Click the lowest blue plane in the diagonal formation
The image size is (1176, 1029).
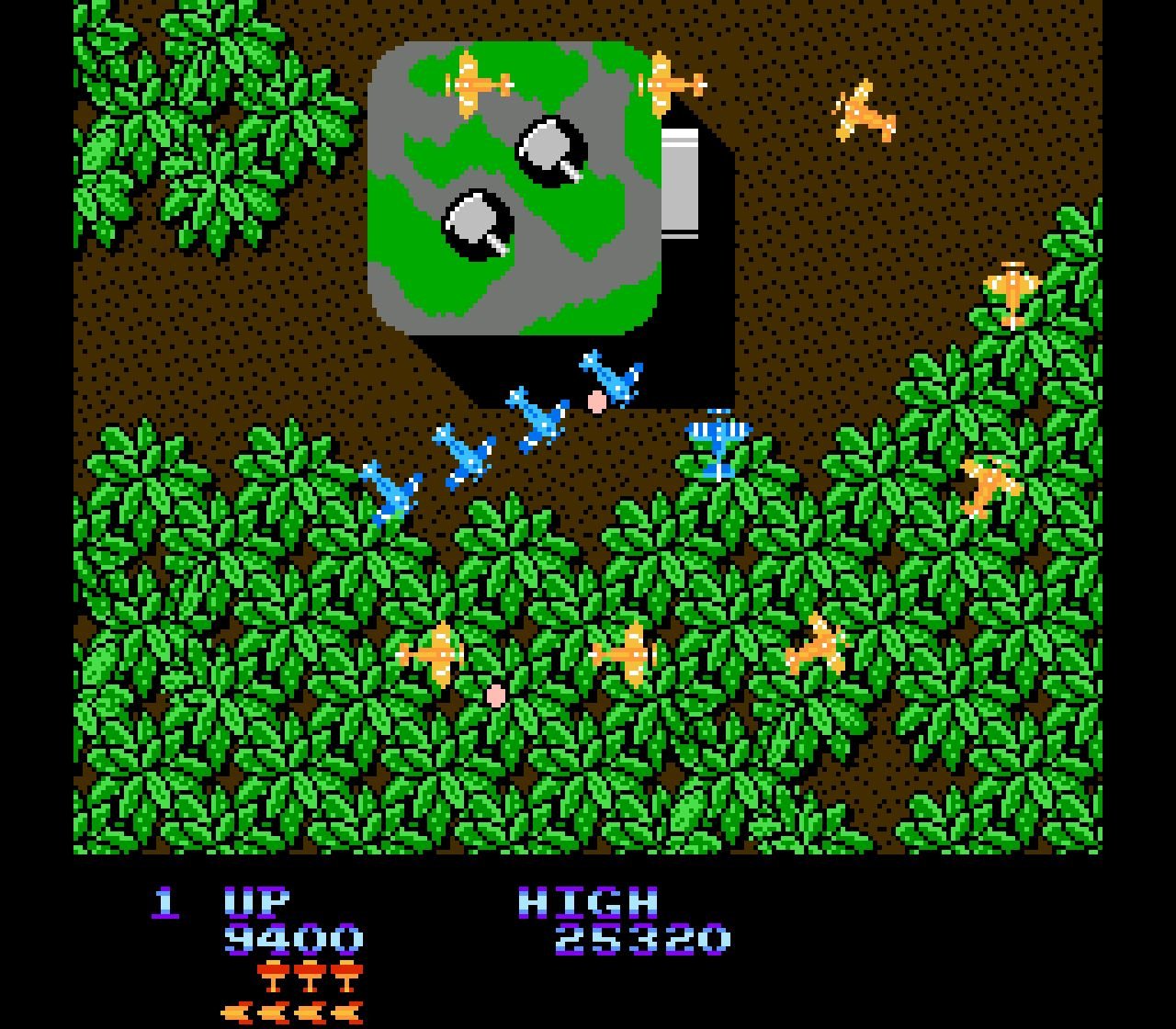tap(390, 492)
